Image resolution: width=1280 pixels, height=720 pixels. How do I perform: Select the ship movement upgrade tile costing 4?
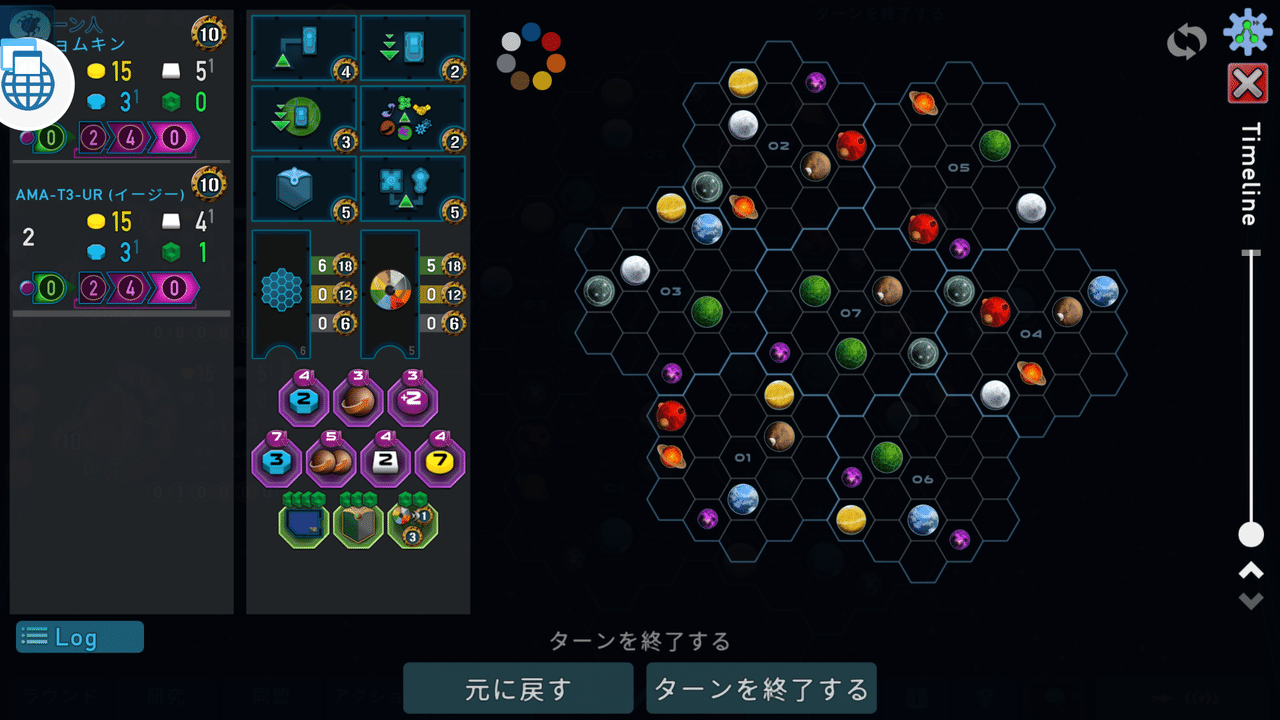pos(304,47)
